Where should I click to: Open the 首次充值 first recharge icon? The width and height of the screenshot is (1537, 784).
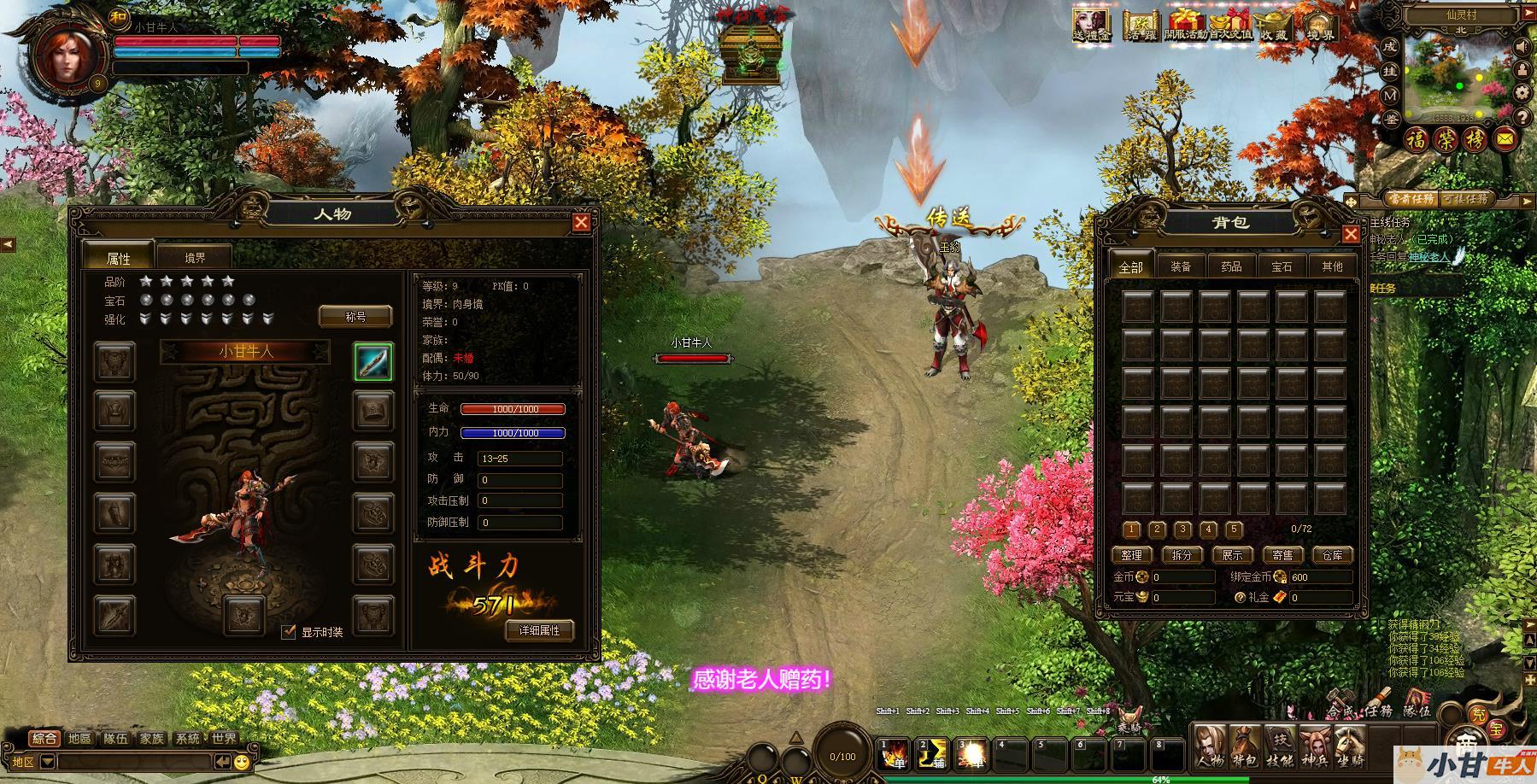pos(1229,26)
